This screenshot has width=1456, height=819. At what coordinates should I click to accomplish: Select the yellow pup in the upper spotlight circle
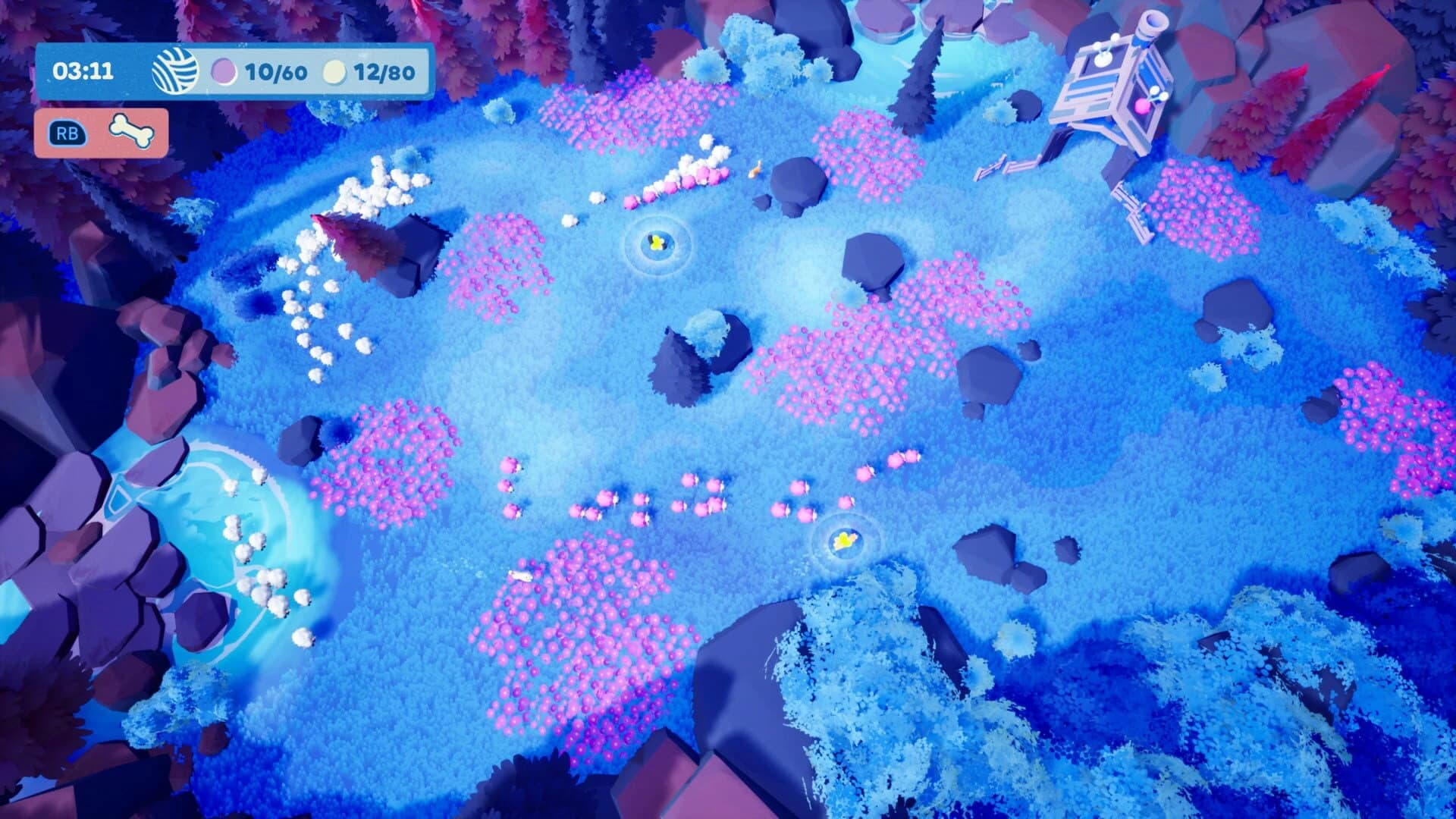click(659, 241)
